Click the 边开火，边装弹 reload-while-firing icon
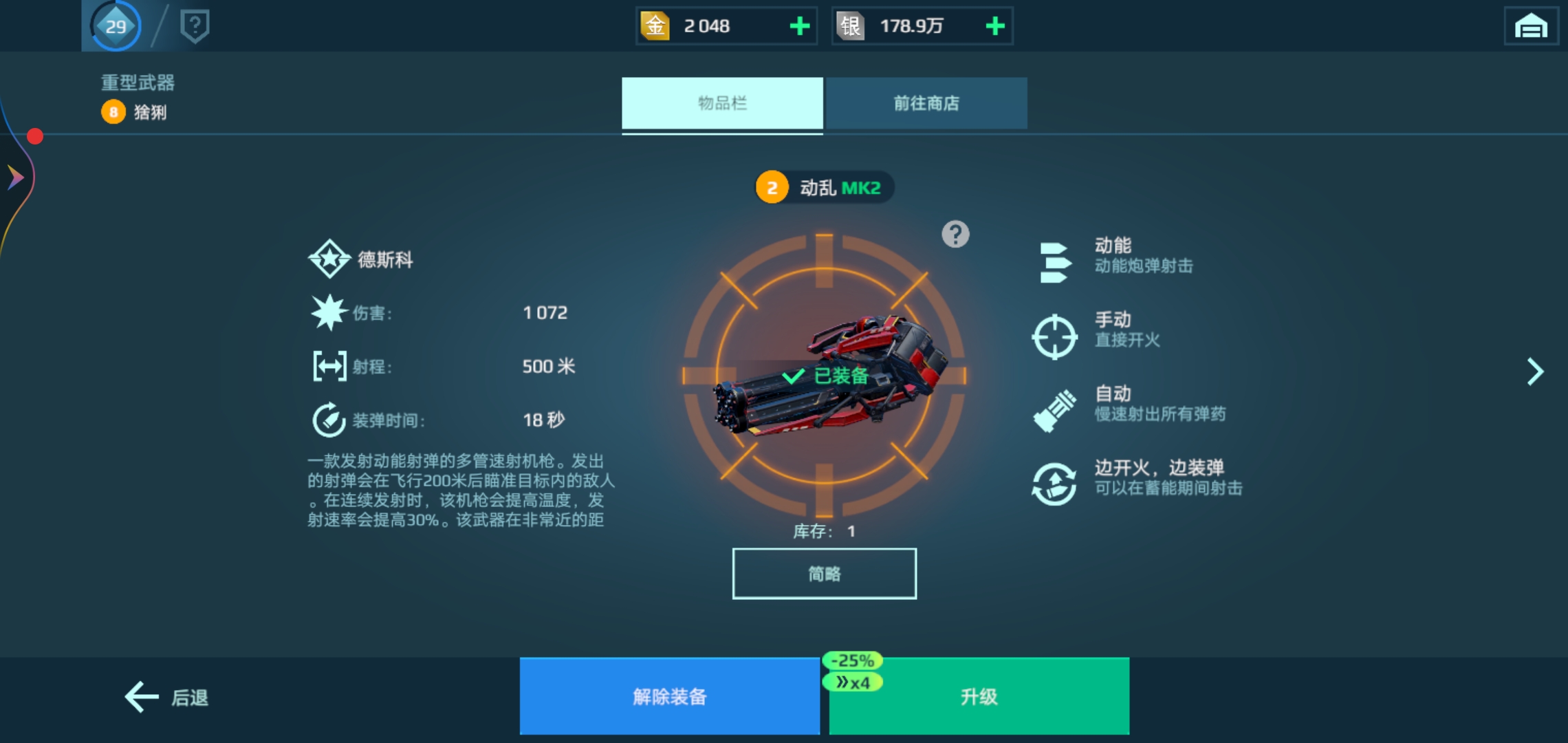1568x743 pixels. [x=1057, y=482]
